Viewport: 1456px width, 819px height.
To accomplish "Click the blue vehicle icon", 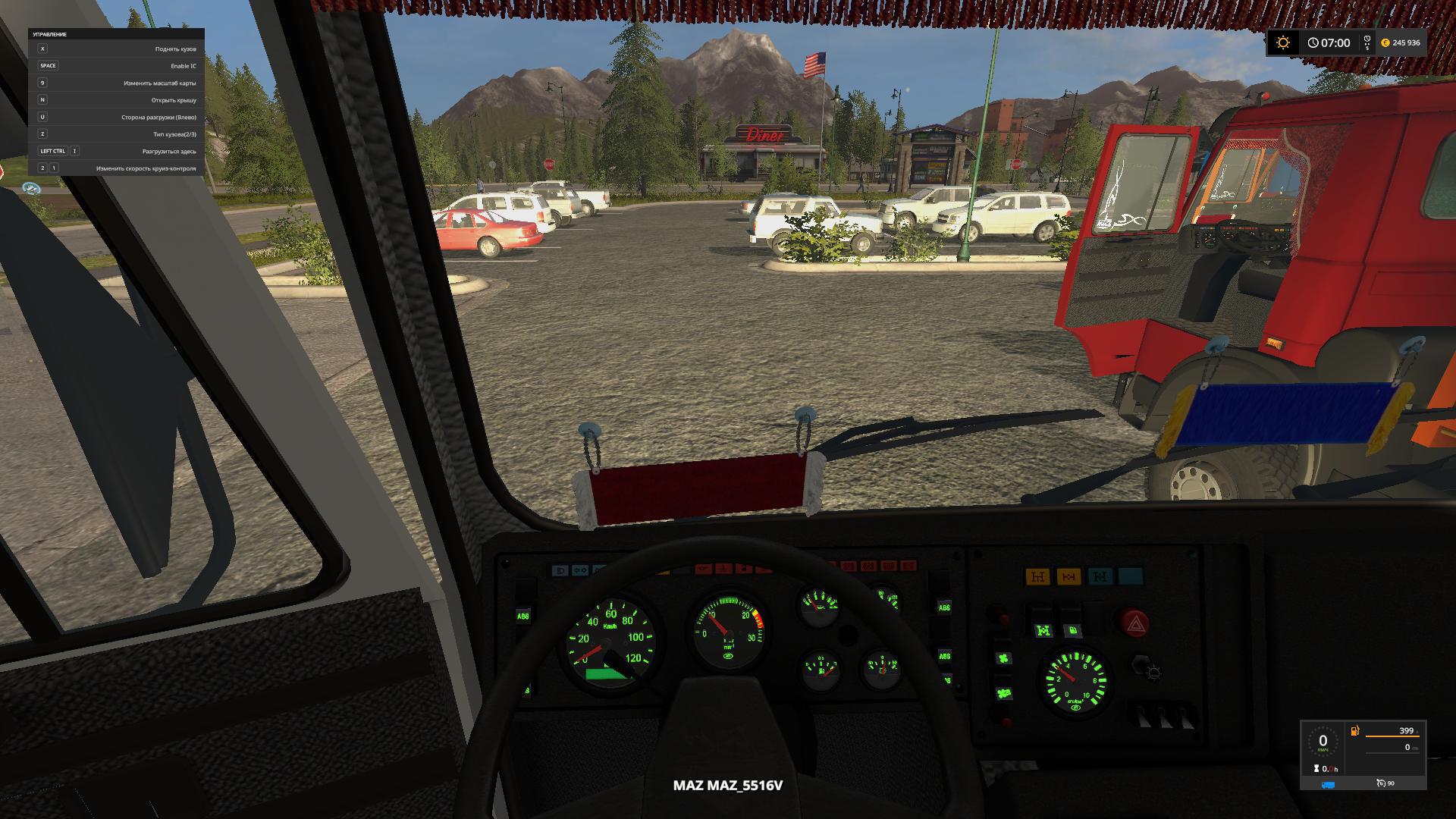I will (1328, 784).
